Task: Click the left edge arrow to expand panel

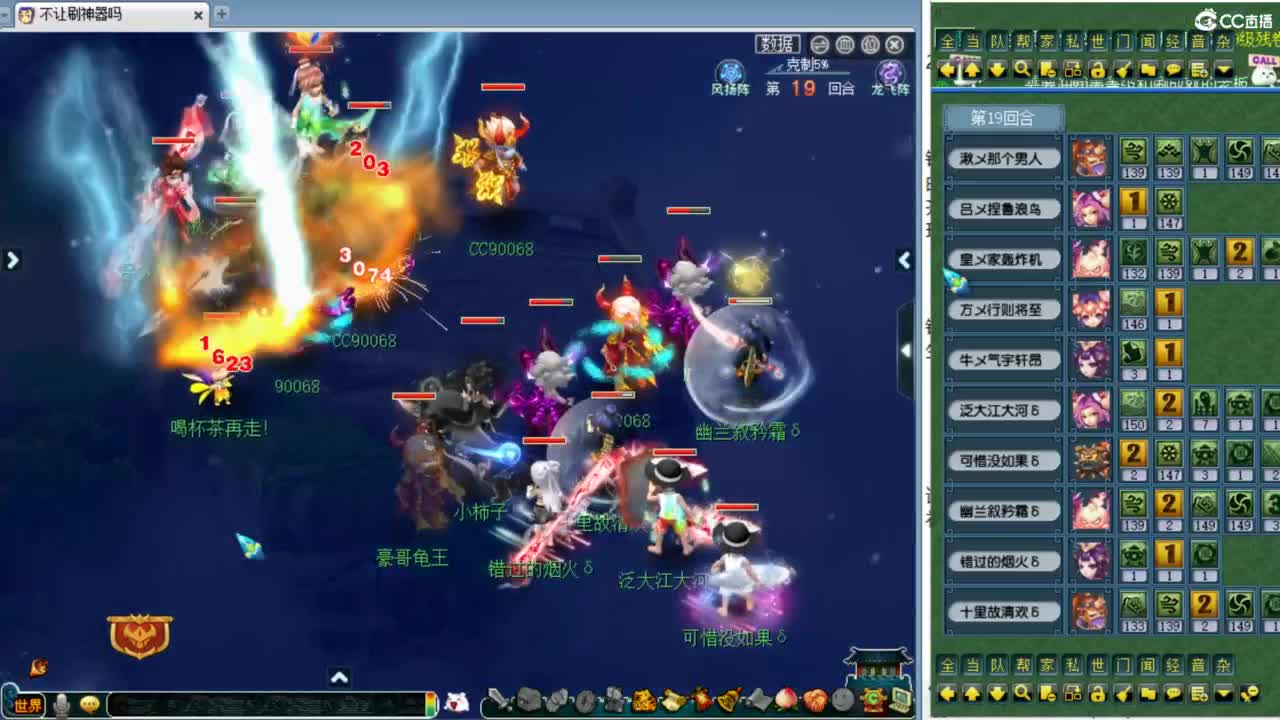Action: pyautogui.click(x=12, y=259)
